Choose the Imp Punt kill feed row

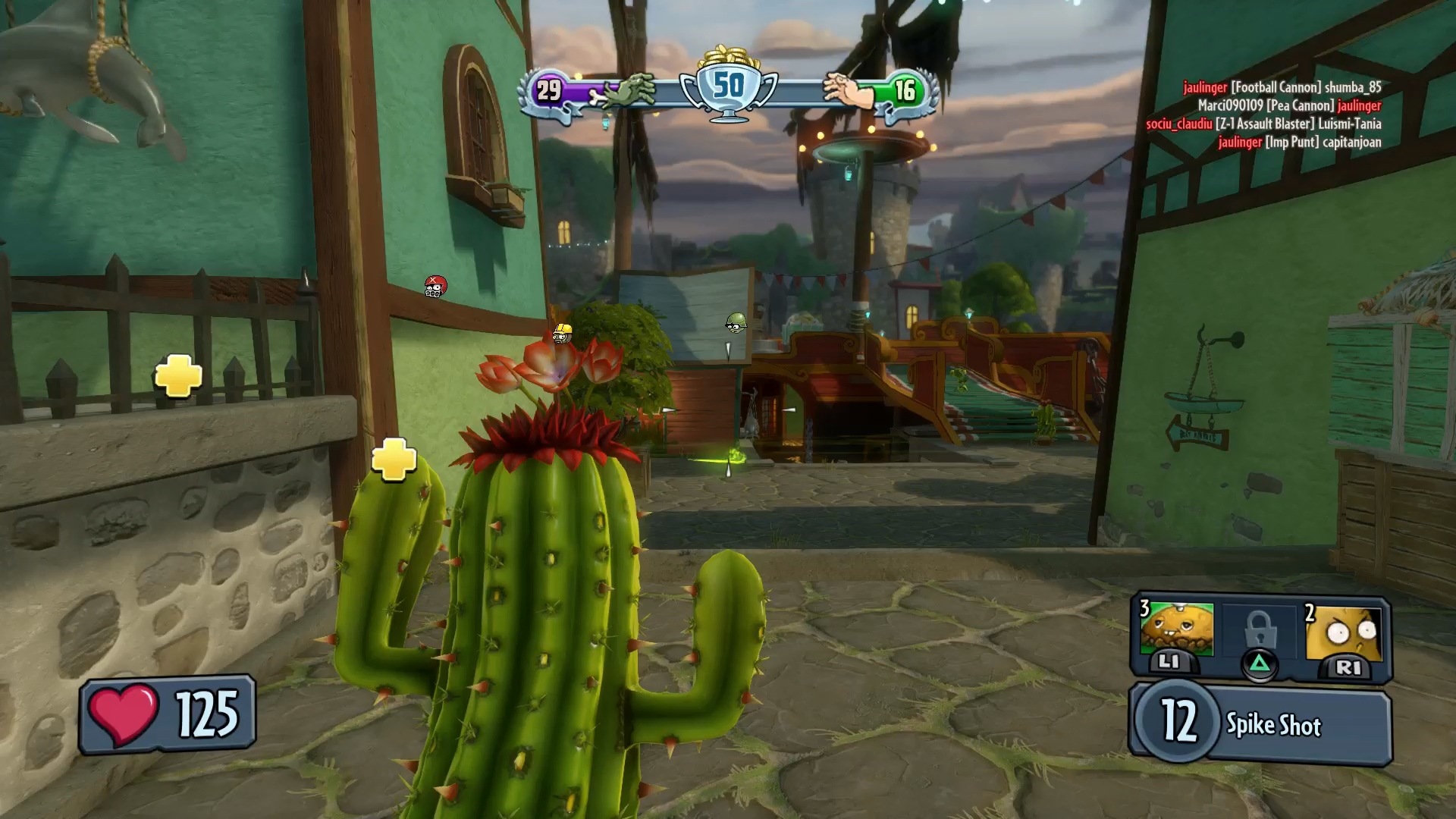[1299, 142]
